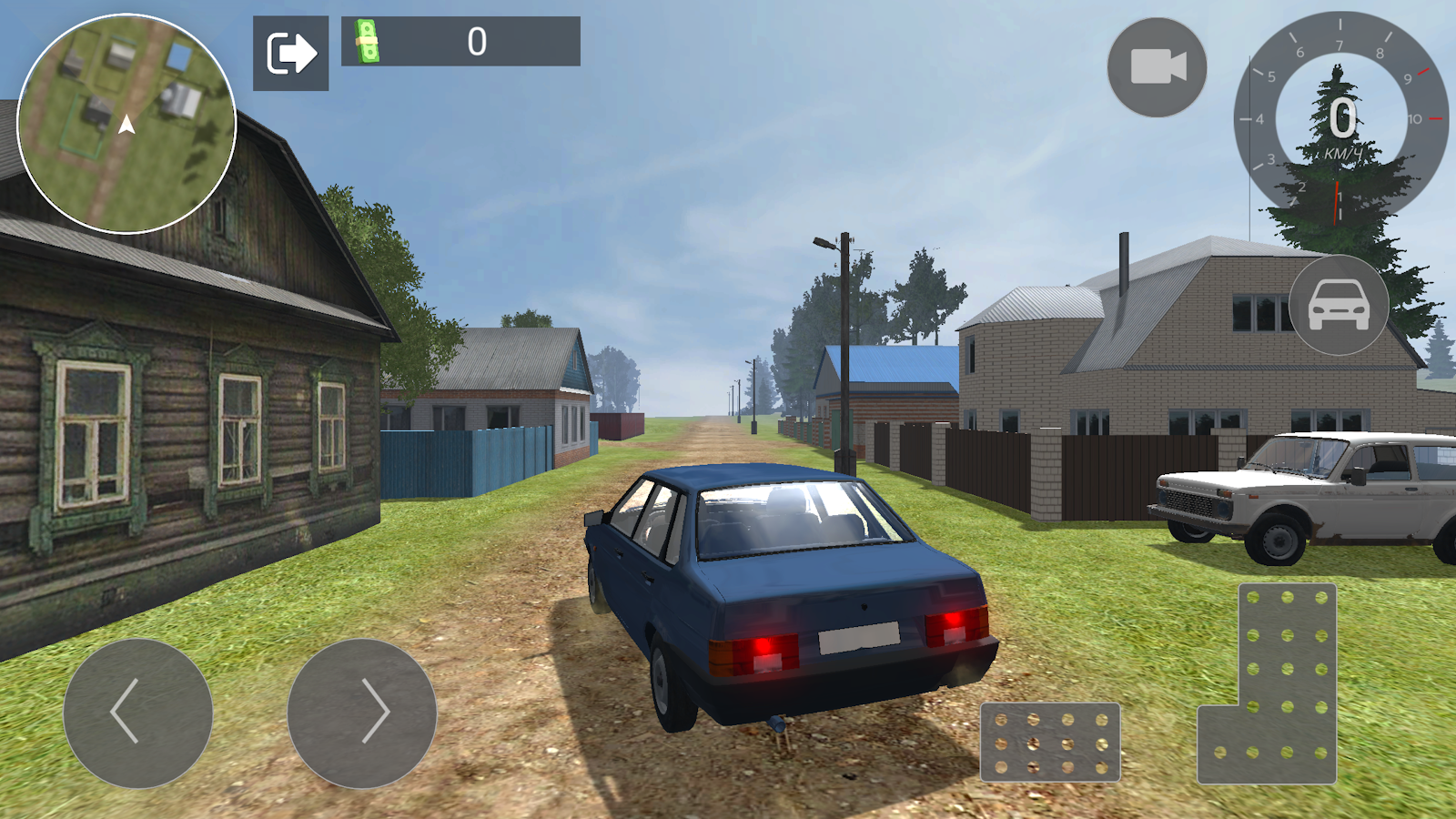This screenshot has width=1456, height=819.
Task: Switch driving view using the car circle button
Action: (x=1339, y=306)
